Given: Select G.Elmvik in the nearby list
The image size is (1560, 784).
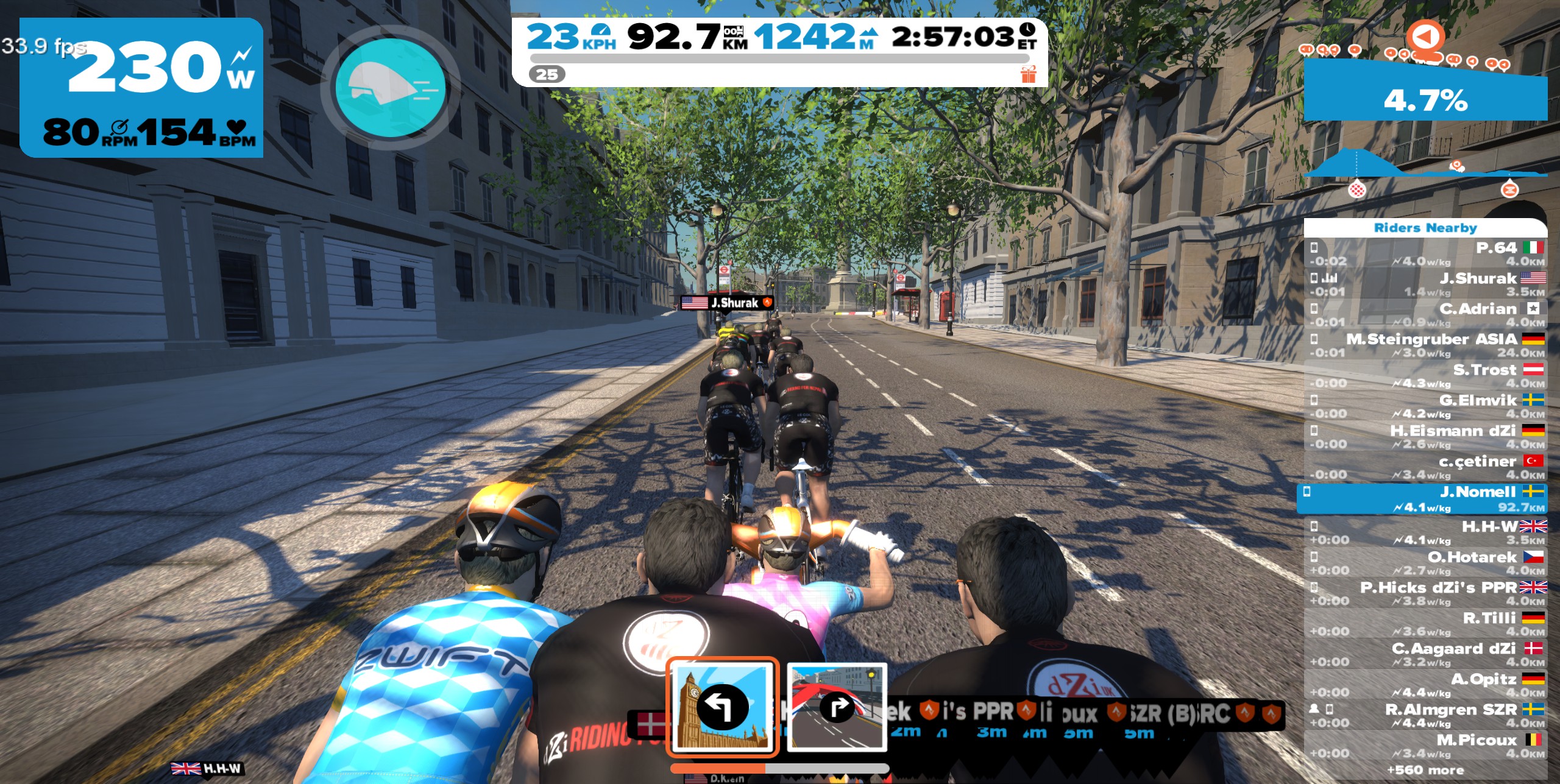Looking at the screenshot, I should coord(1426,406).
